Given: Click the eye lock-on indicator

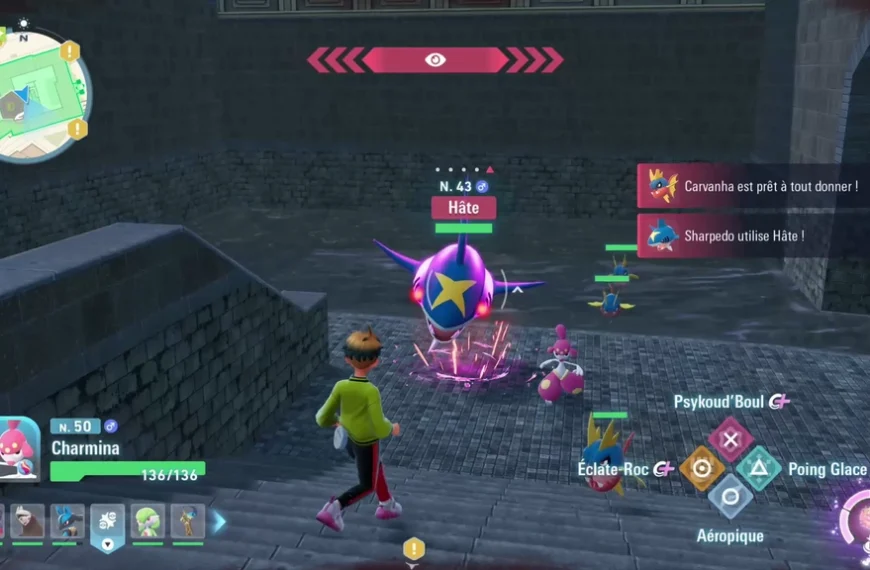Looking at the screenshot, I should pos(435,60).
